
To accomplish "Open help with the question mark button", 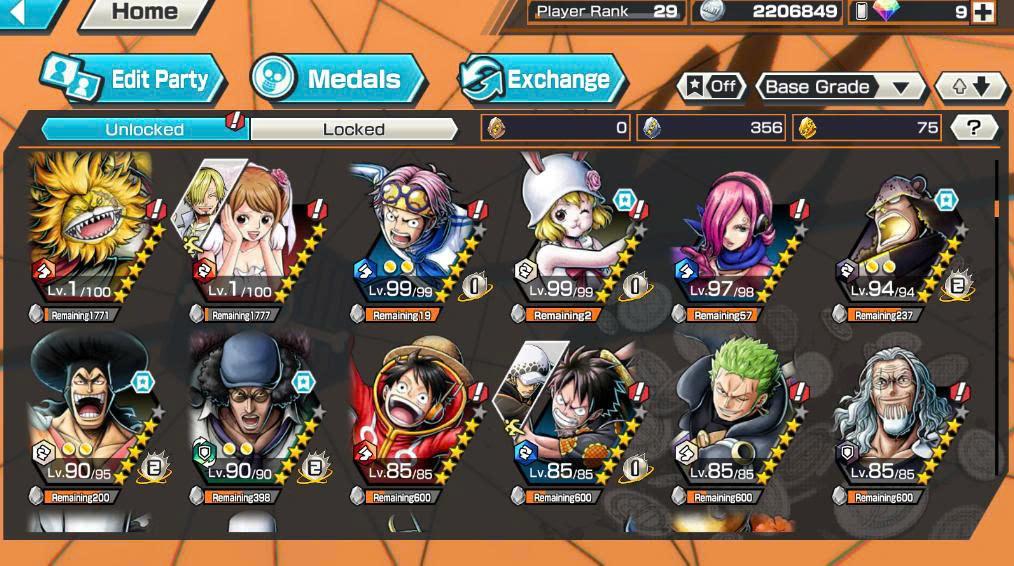I will click(x=974, y=127).
